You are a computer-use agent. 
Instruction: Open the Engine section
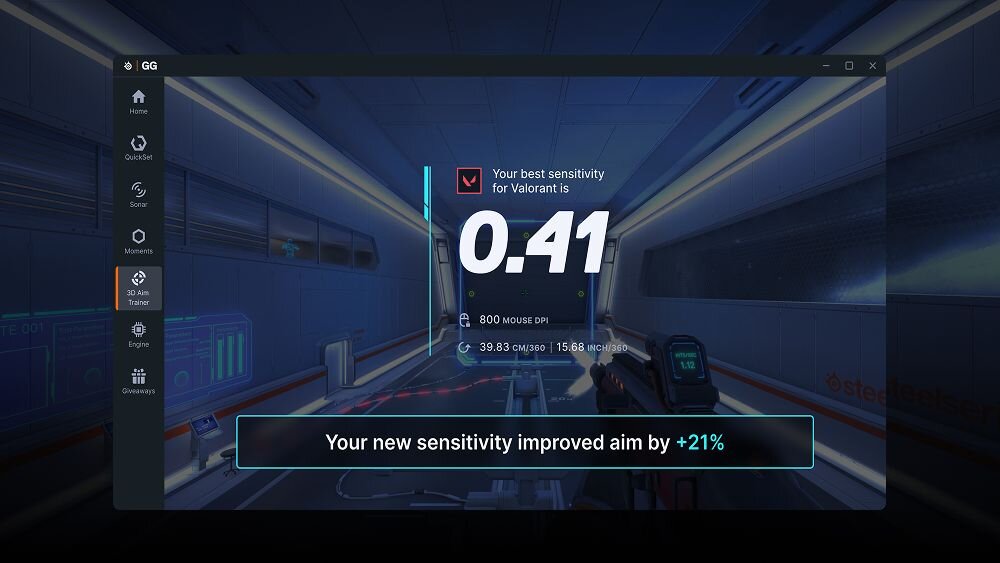138,334
